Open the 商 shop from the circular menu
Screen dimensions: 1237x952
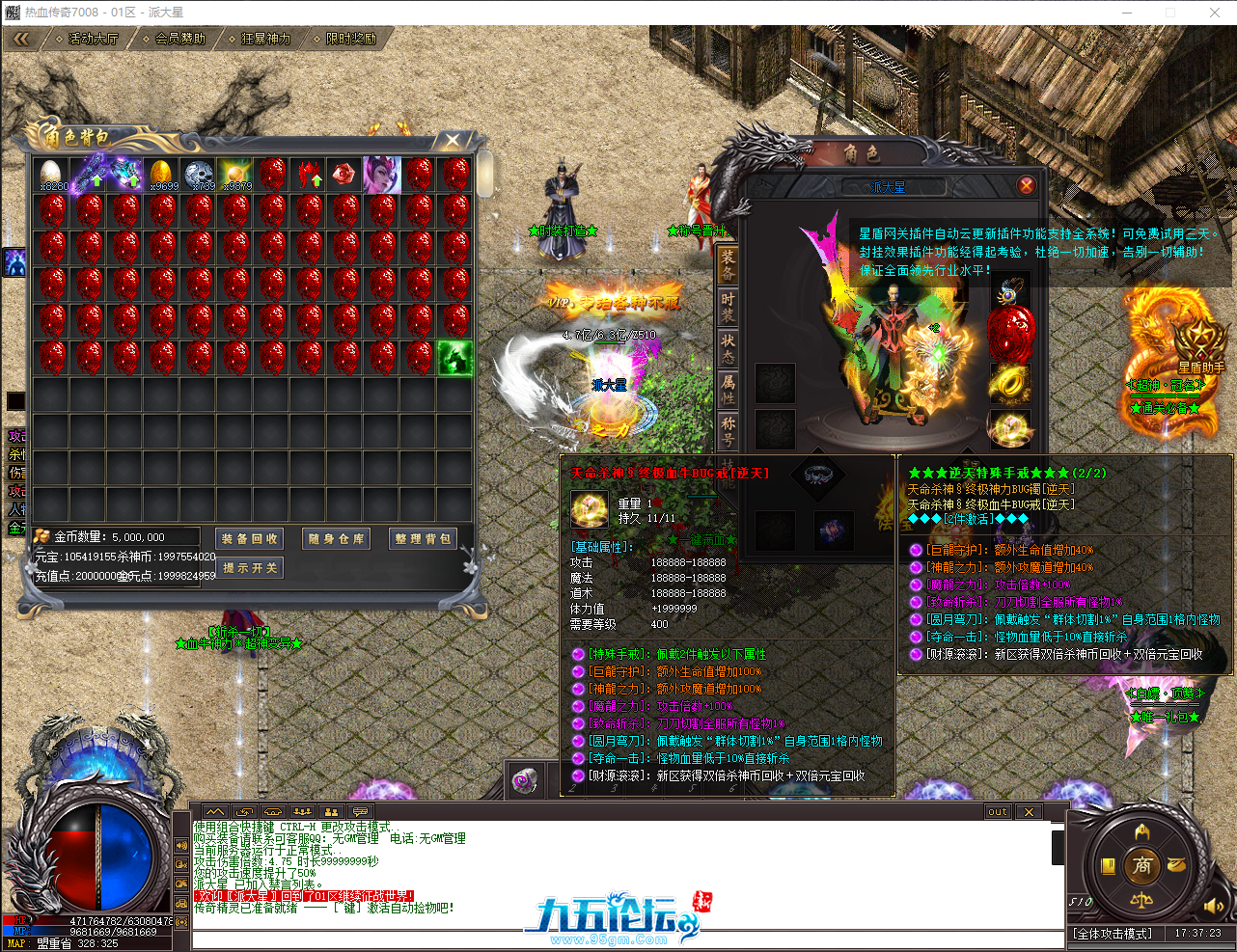1144,865
